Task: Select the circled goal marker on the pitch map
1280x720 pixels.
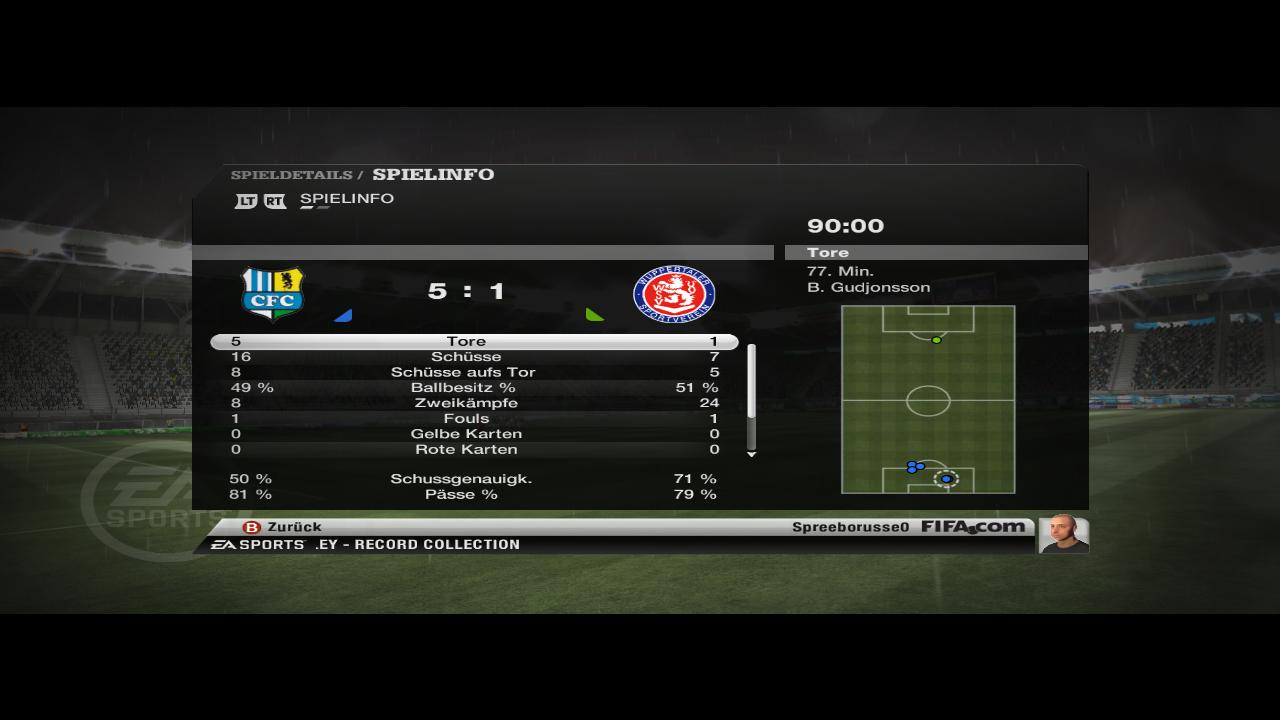Action: pyautogui.click(x=946, y=479)
